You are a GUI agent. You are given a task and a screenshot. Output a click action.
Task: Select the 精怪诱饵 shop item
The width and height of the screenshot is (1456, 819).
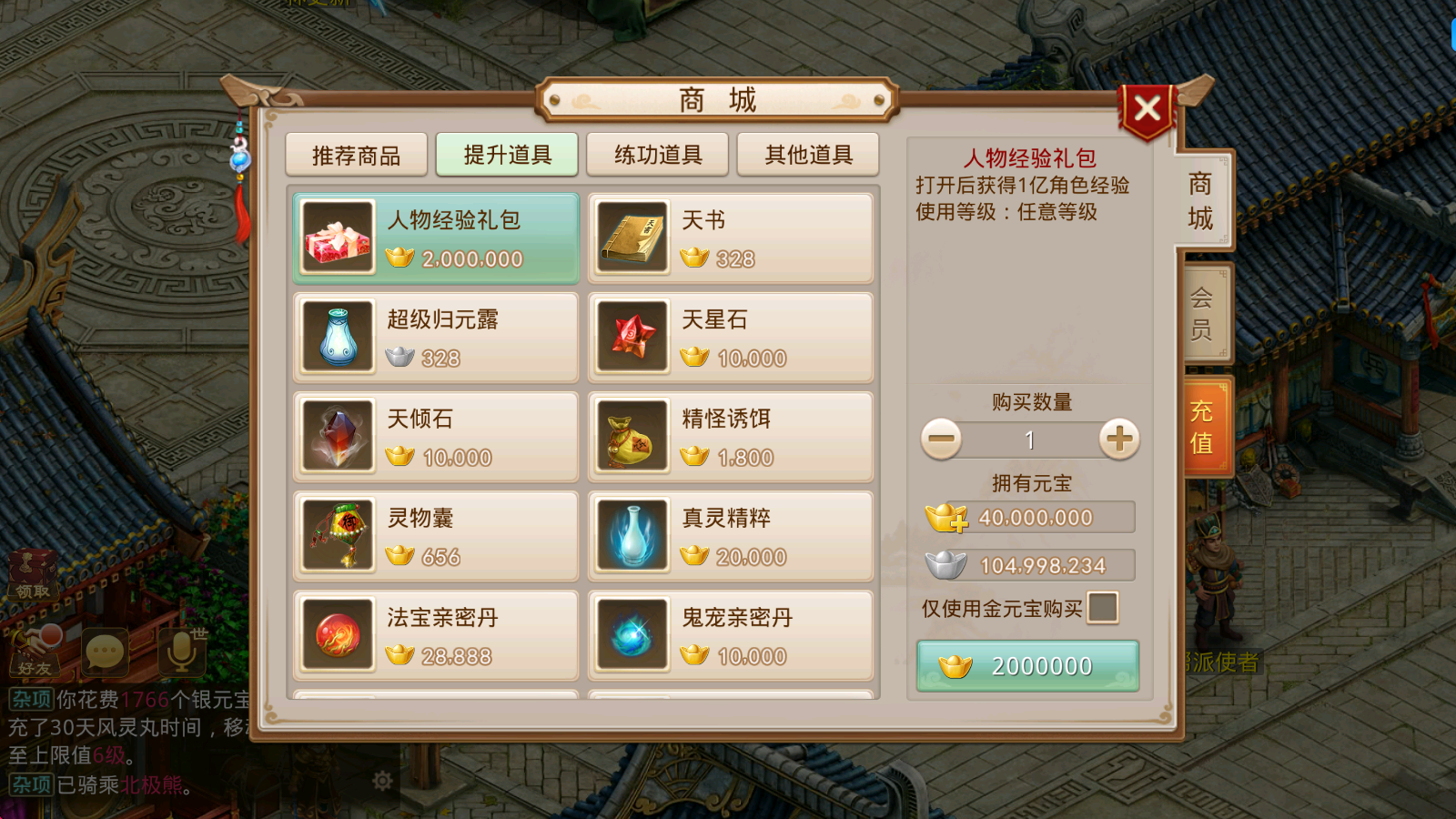pos(730,436)
